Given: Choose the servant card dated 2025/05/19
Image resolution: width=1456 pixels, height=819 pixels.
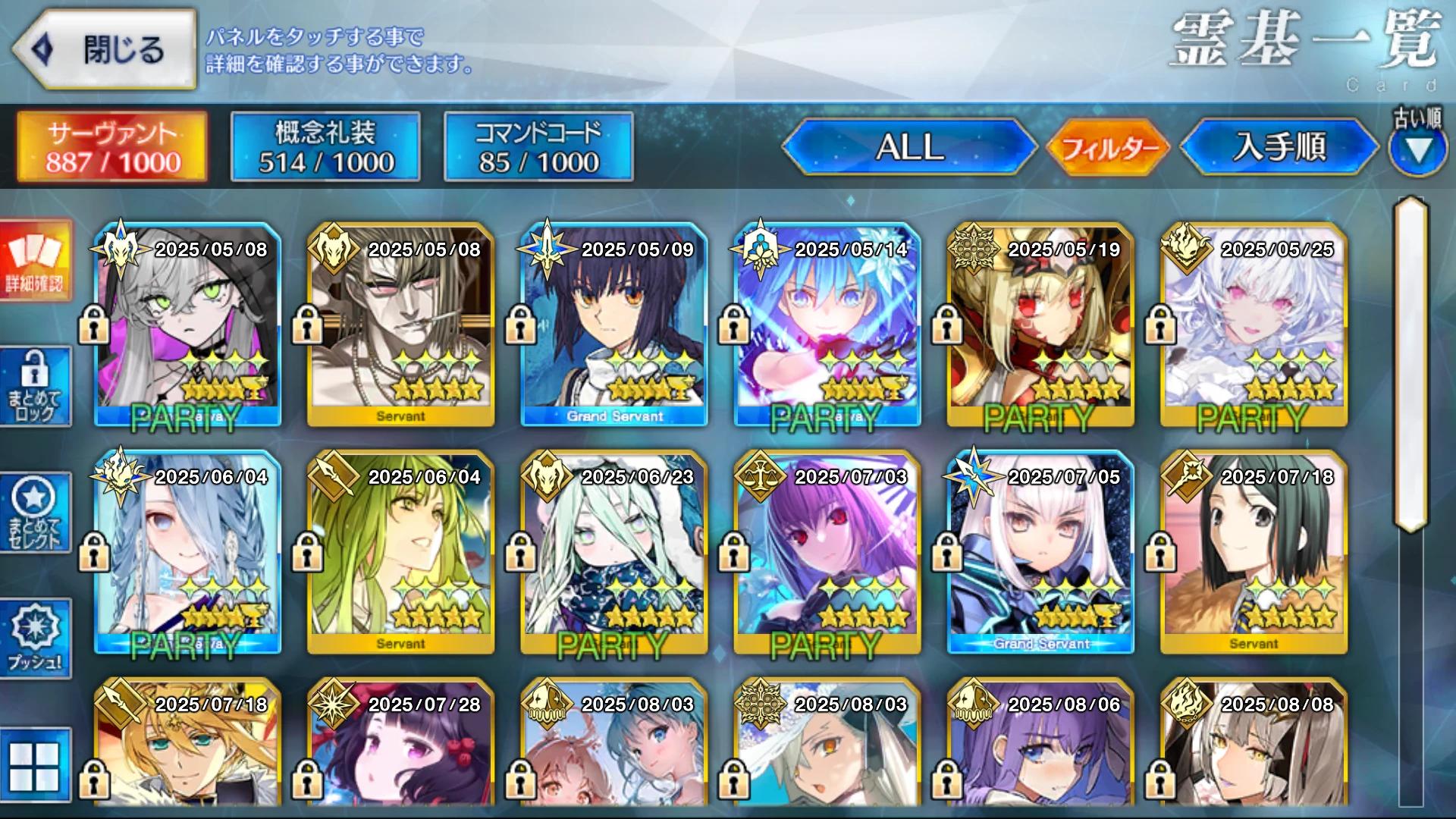Looking at the screenshot, I should click(x=1040, y=325).
